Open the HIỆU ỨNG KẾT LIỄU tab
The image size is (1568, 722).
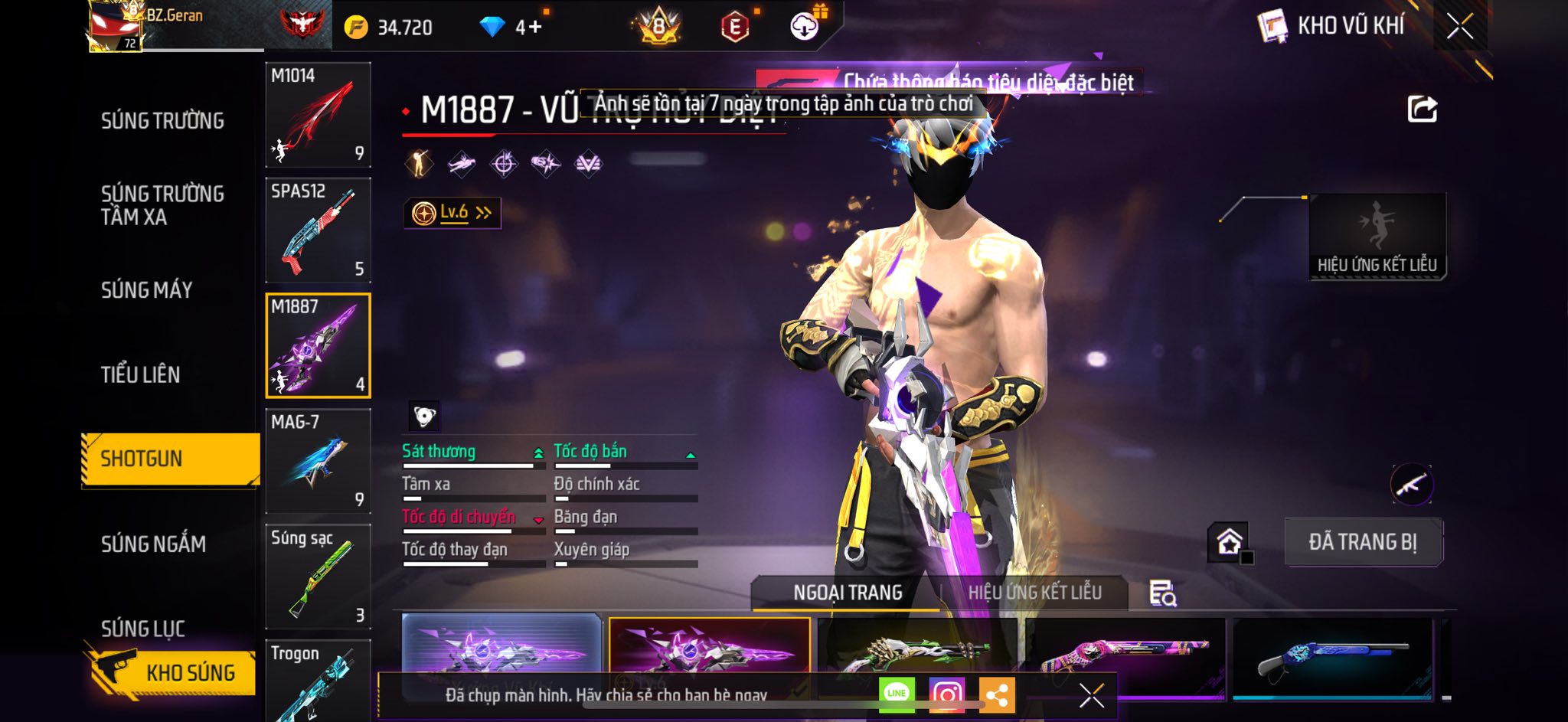point(1034,593)
